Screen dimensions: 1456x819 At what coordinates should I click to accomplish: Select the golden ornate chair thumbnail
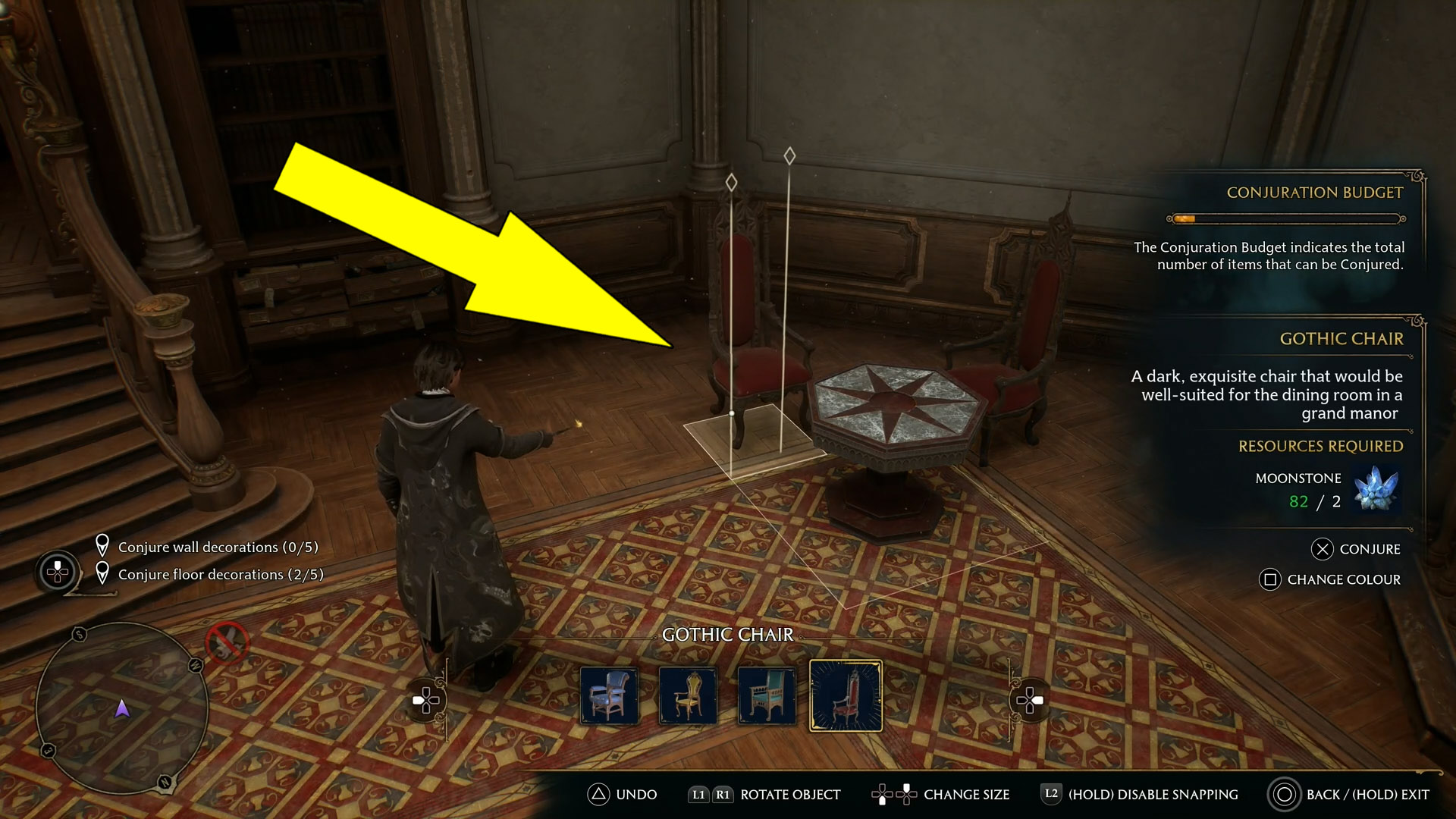coord(689,695)
